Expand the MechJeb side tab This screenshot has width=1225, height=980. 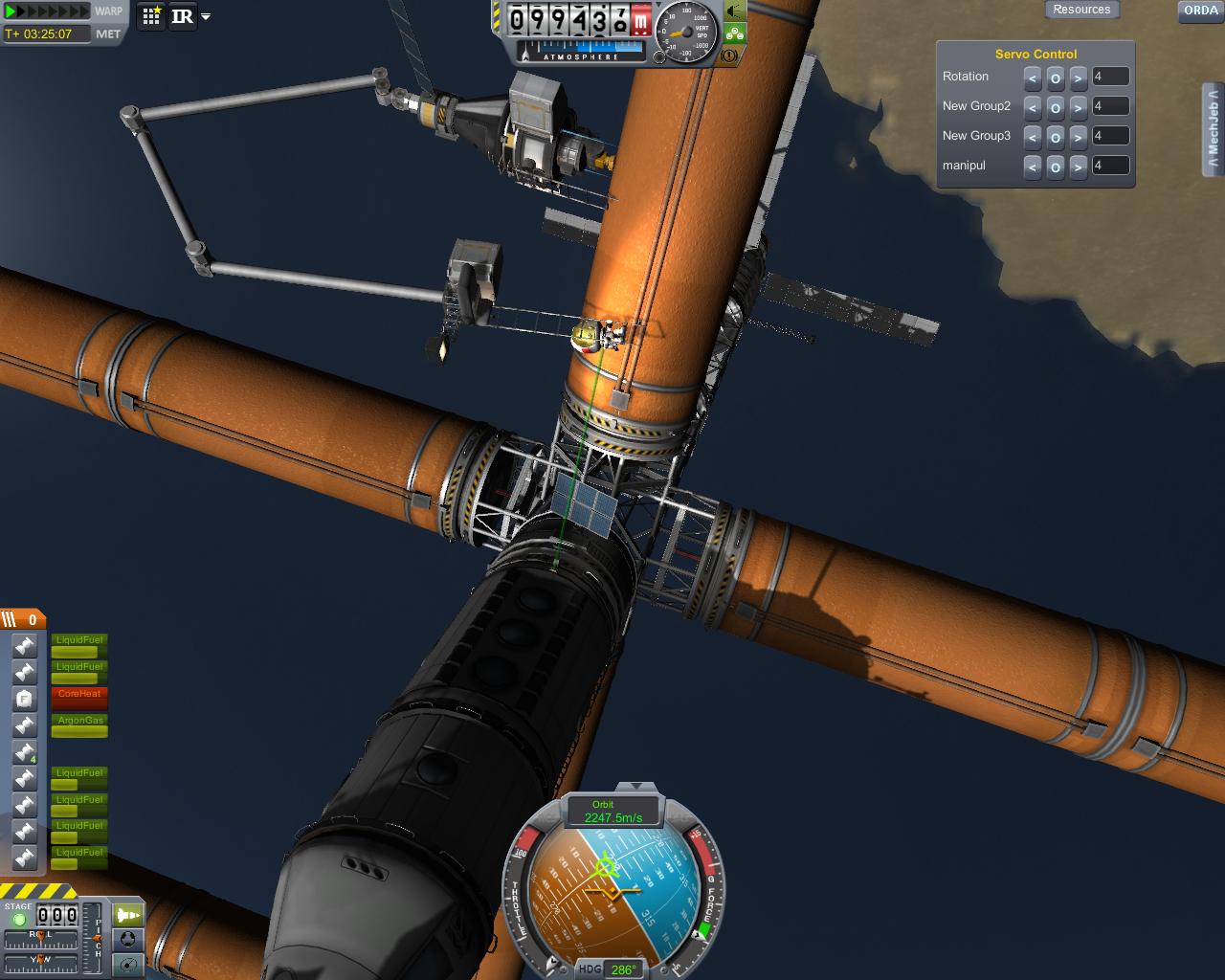[1213, 129]
